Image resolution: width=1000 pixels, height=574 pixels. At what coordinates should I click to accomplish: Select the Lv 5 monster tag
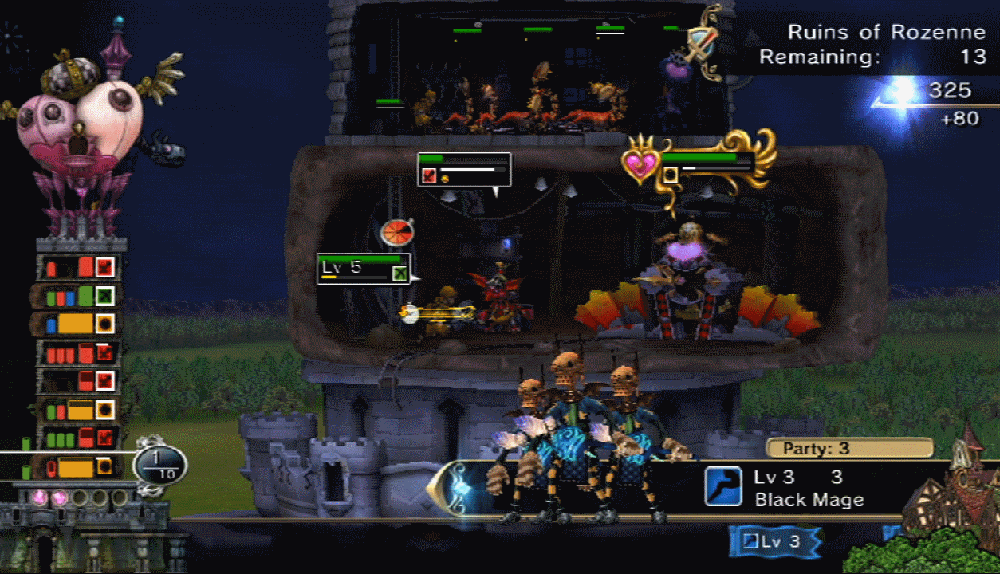click(x=364, y=269)
